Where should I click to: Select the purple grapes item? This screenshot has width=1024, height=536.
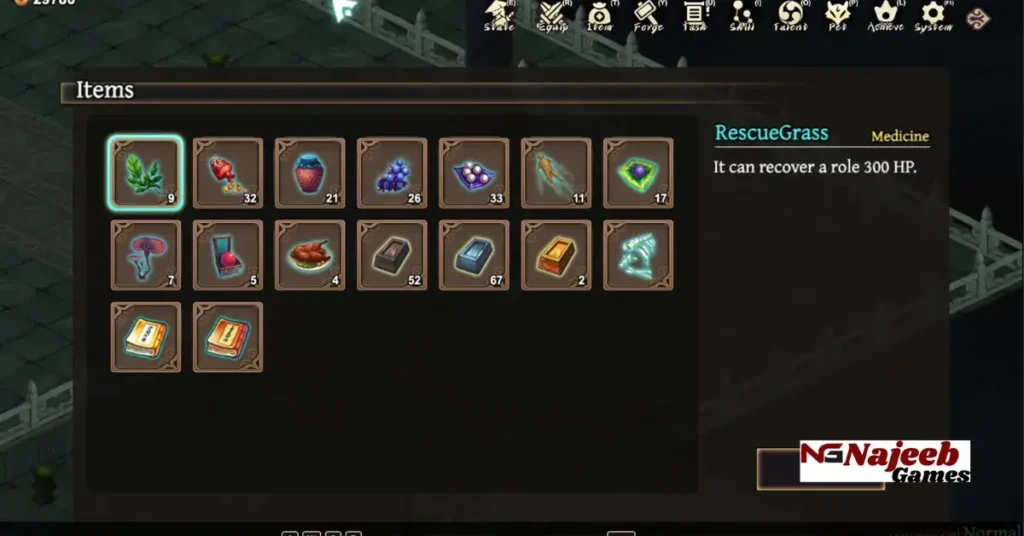tap(392, 173)
